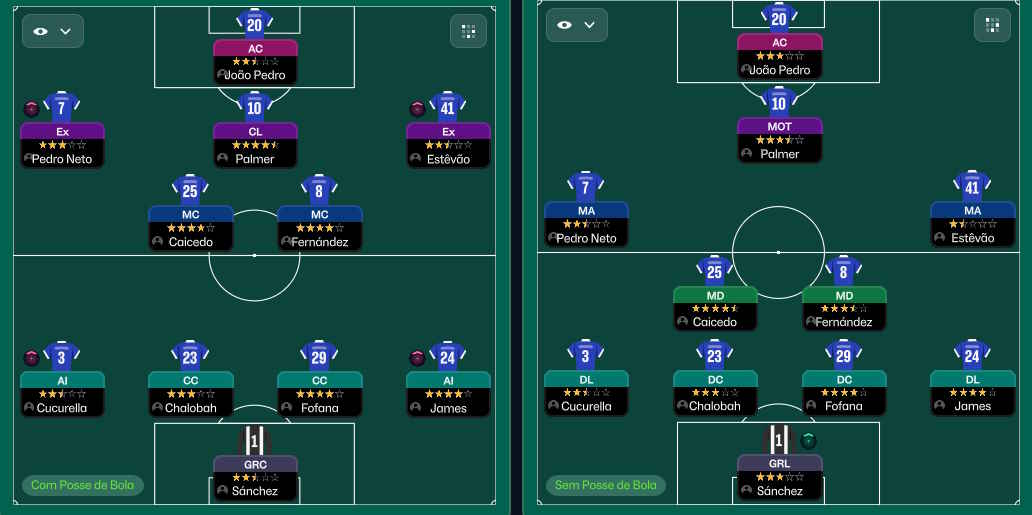1032x515 pixels.
Task: Choose James's DL defender card
Action: [972, 392]
